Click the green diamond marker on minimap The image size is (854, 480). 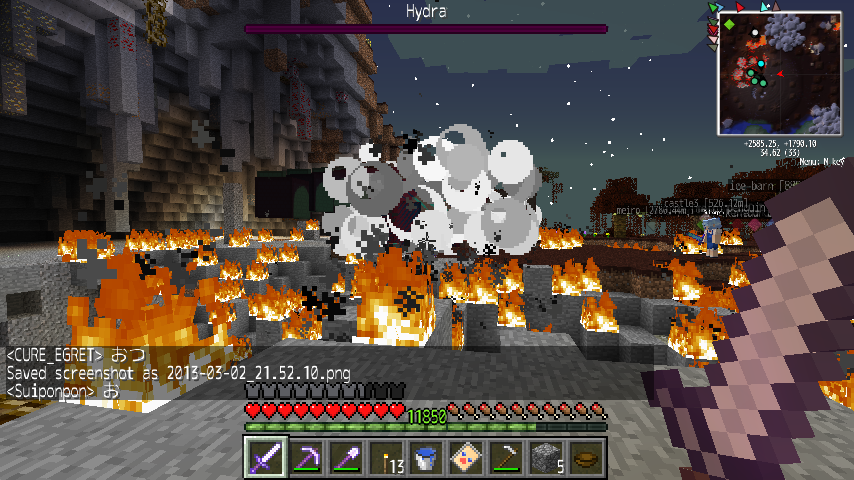coord(730,23)
